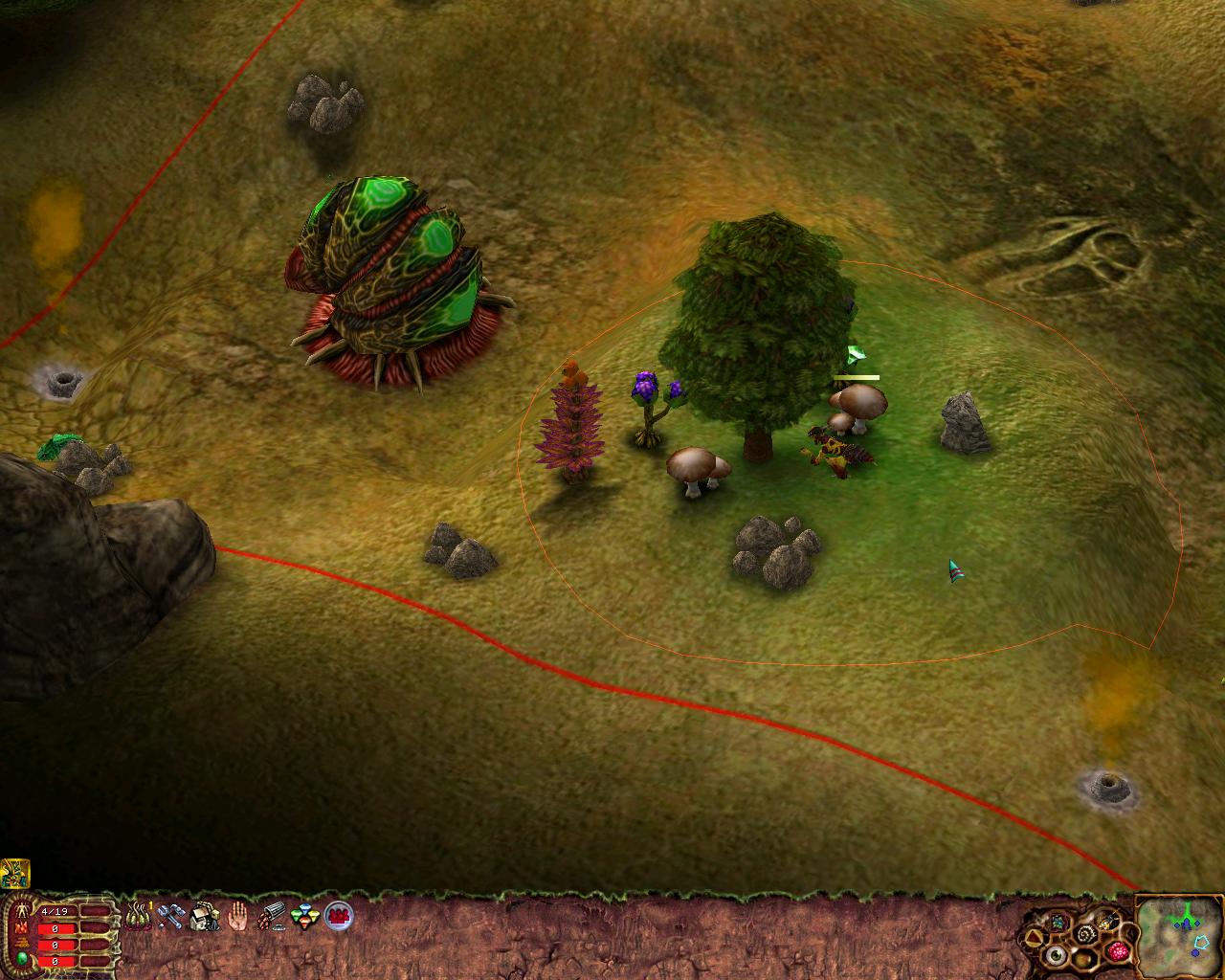Open the colored gems icon
1225x980 pixels.
click(x=304, y=917)
